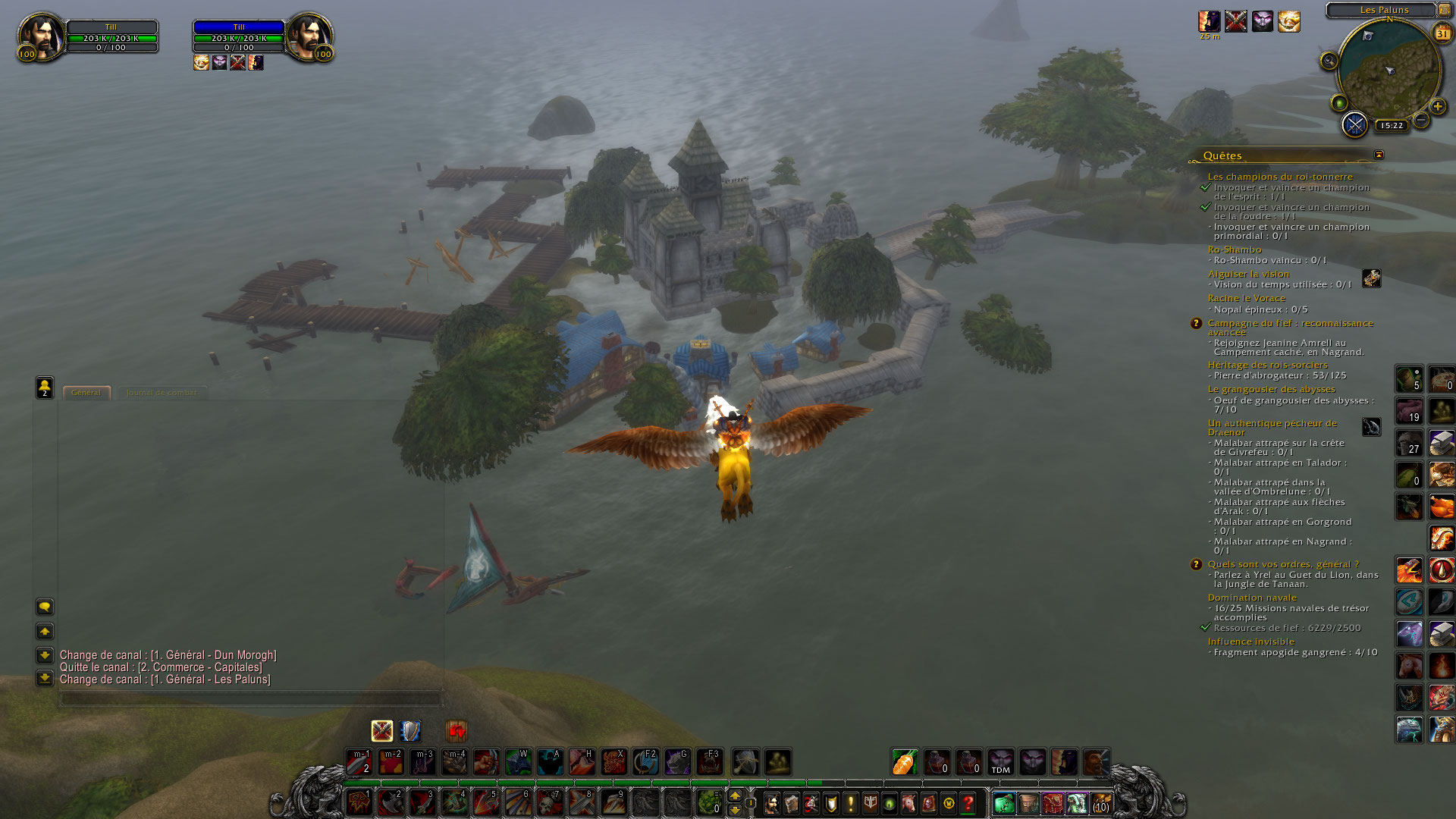Zoom in on the minimap
This screenshot has height=819, width=1456.
[1437, 107]
